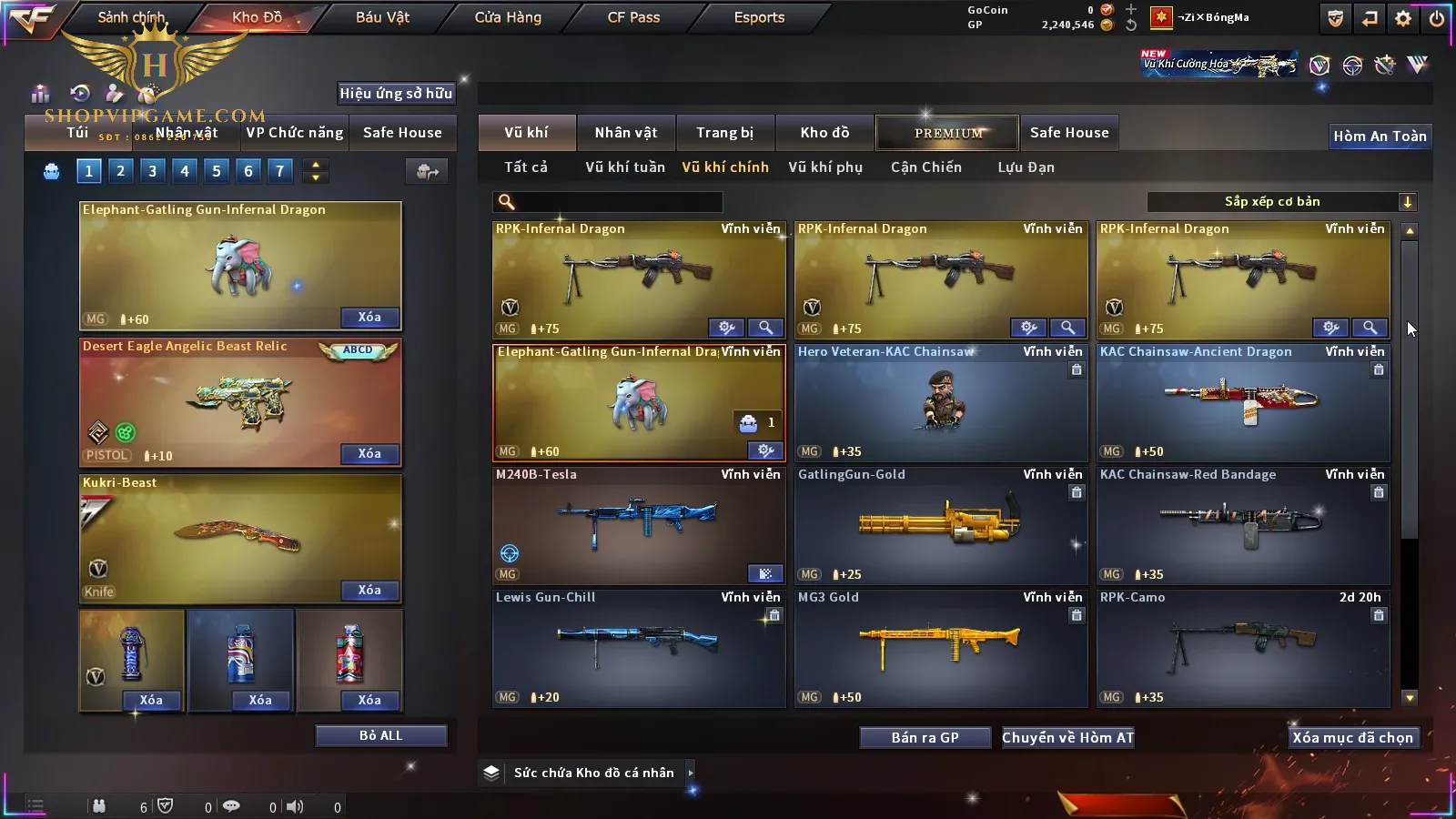This screenshot has height=819, width=1456.
Task: Choose the GatlingGun-Gold weapon
Action: pyautogui.click(x=941, y=525)
